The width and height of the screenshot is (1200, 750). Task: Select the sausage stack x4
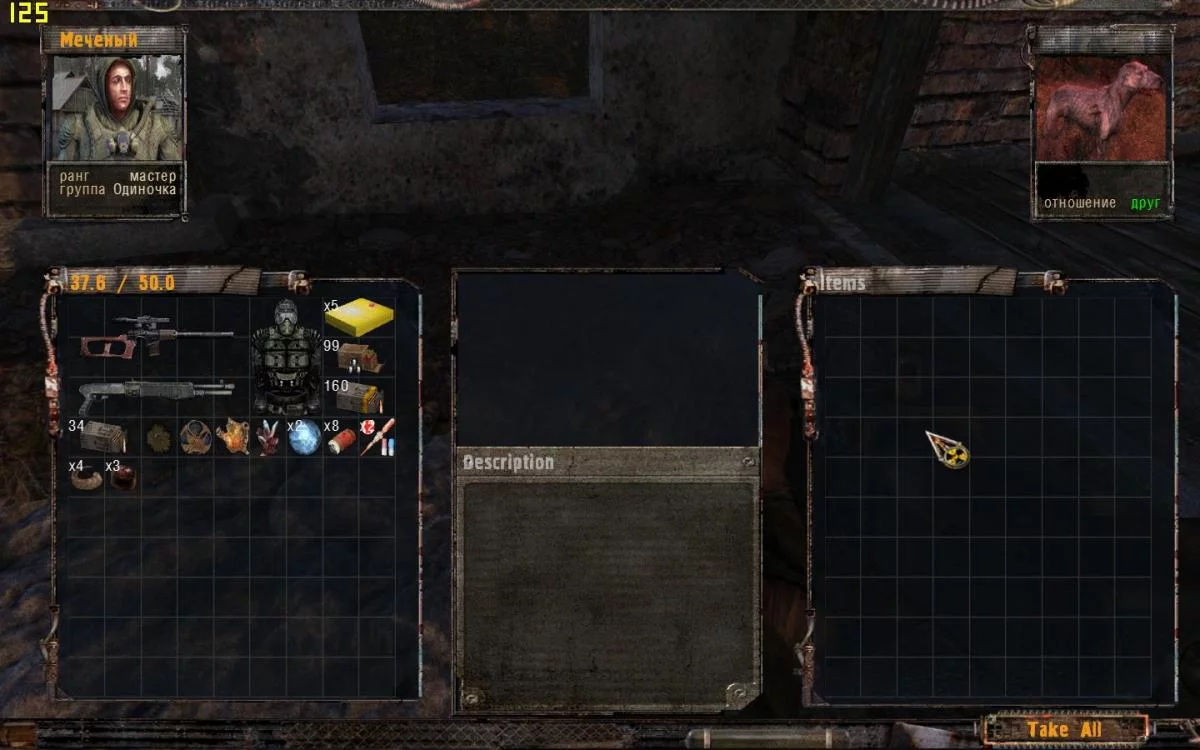[x=86, y=477]
